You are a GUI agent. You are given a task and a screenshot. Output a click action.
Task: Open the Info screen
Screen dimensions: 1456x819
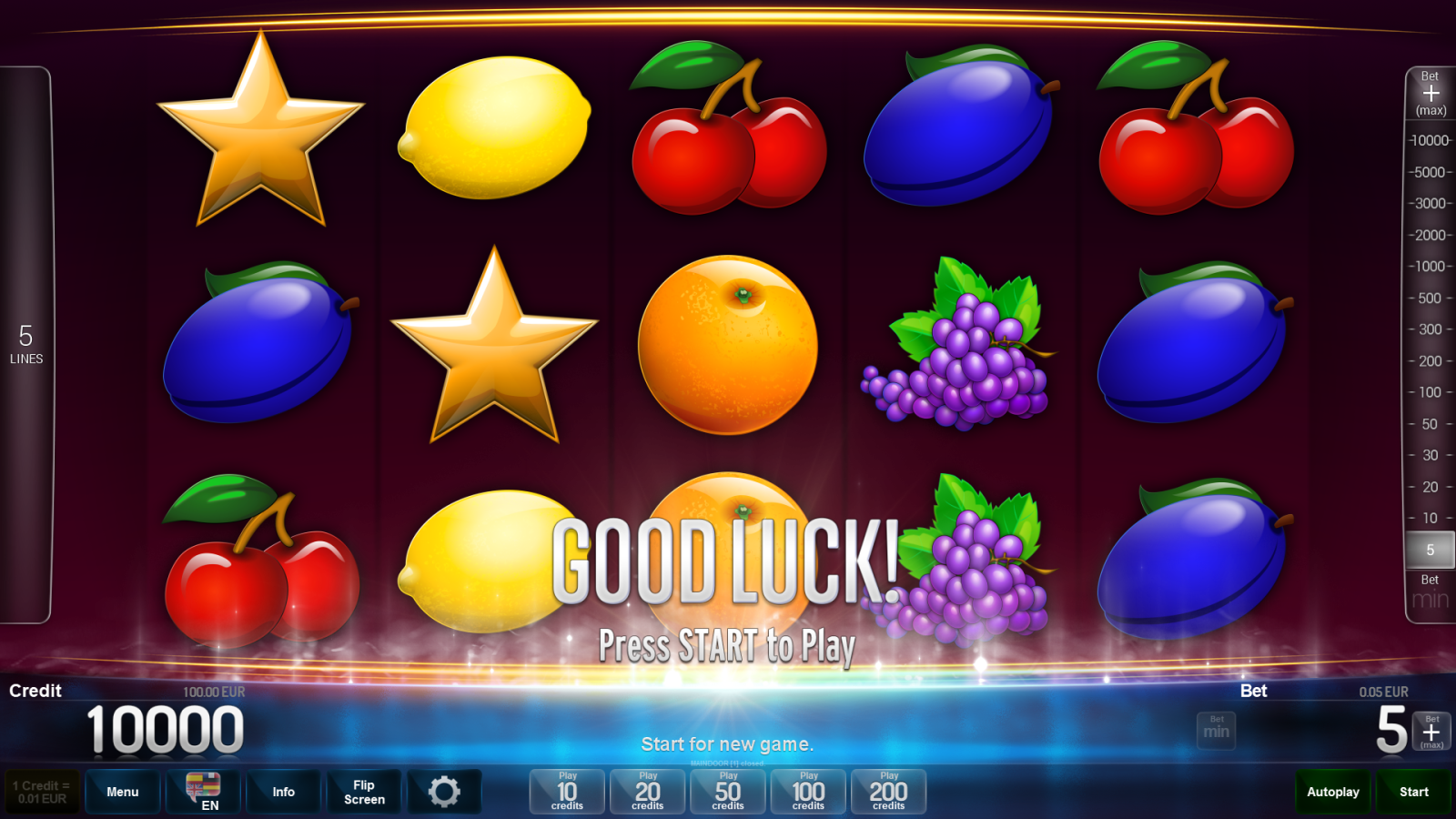pos(283,791)
